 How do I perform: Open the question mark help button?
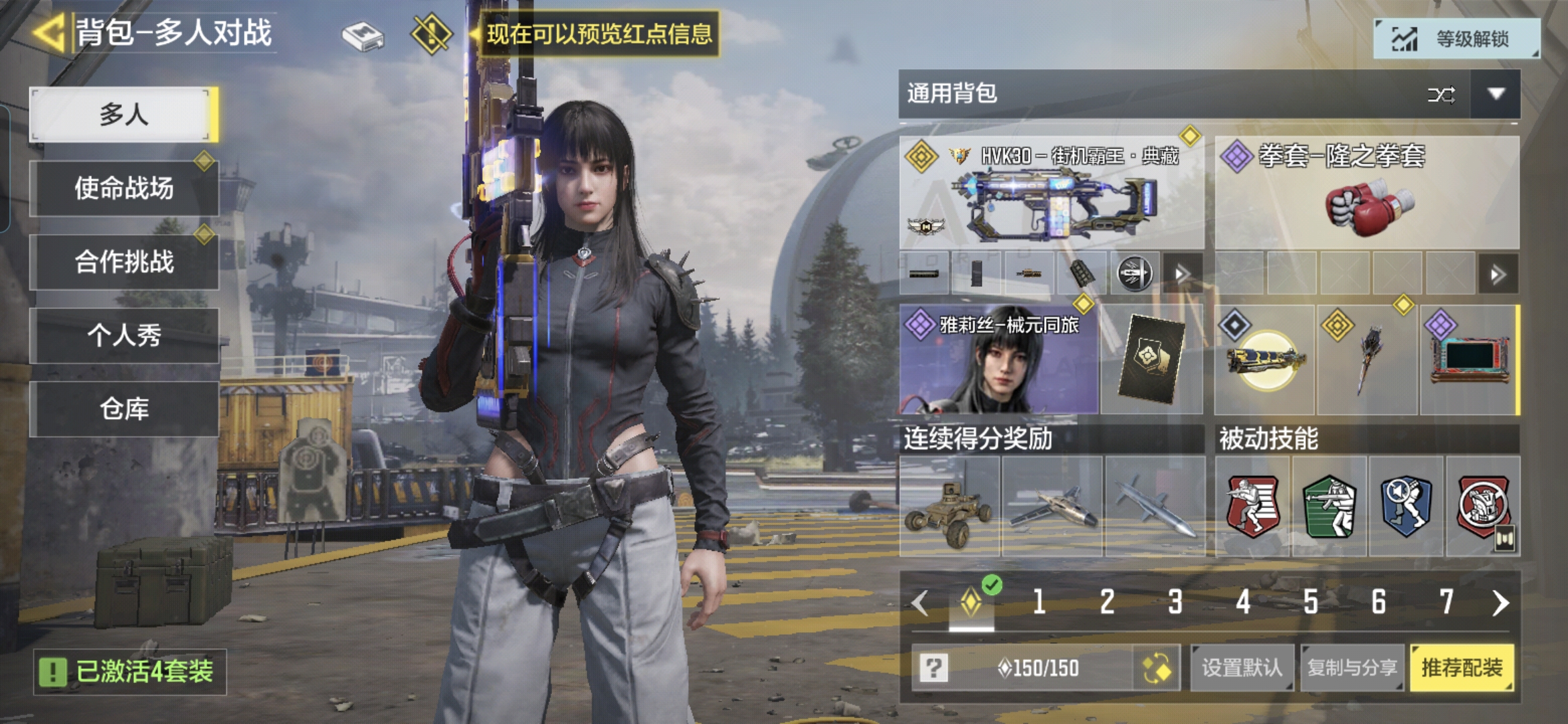coord(933,668)
